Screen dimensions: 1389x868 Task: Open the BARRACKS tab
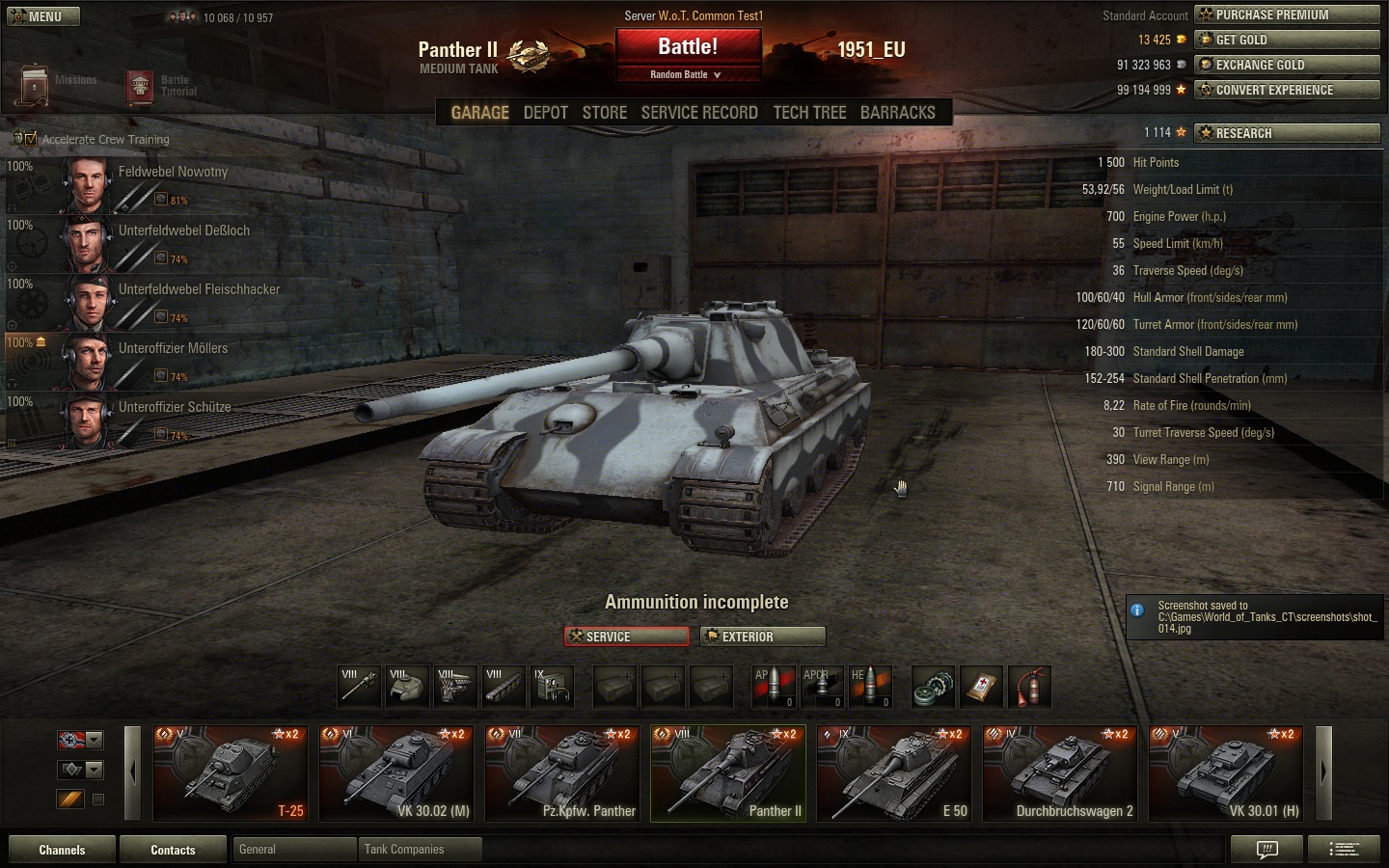click(897, 113)
